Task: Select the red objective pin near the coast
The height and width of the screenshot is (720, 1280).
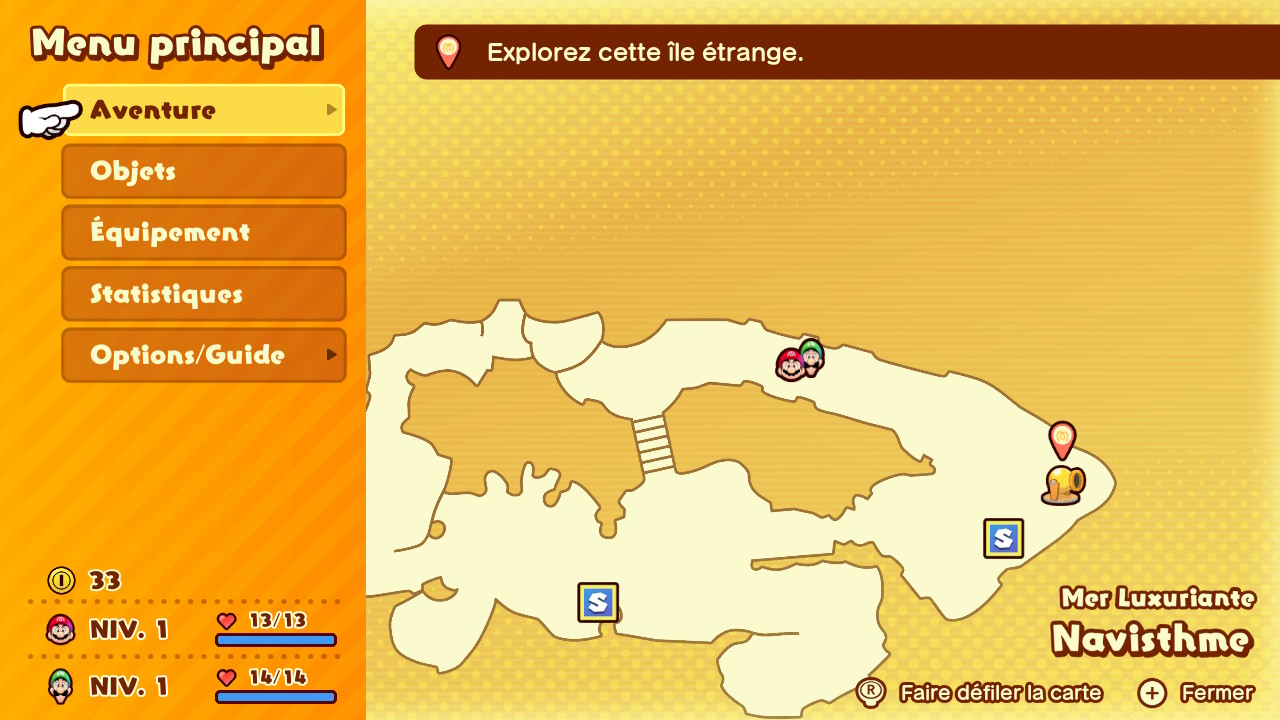Action: (1062, 440)
